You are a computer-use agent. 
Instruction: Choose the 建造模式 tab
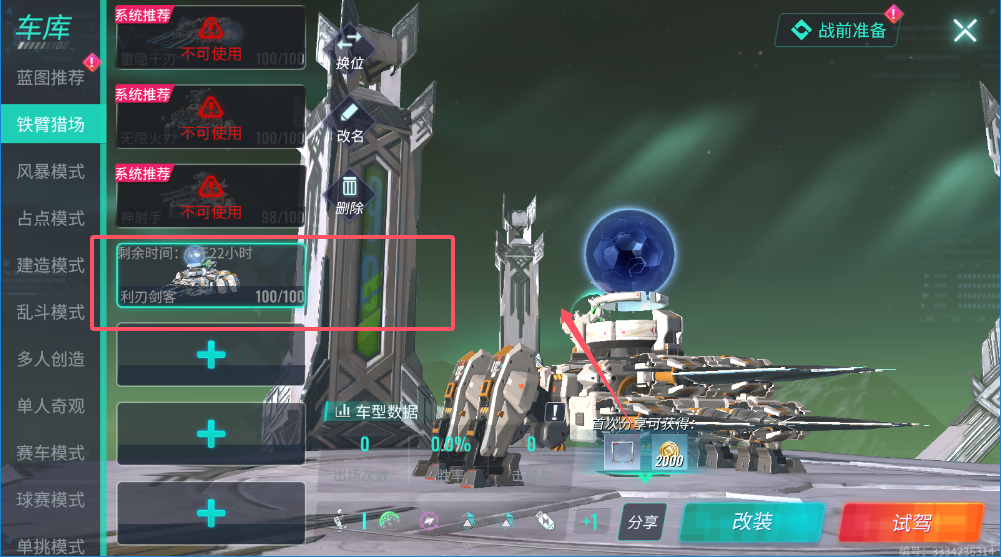click(50, 266)
